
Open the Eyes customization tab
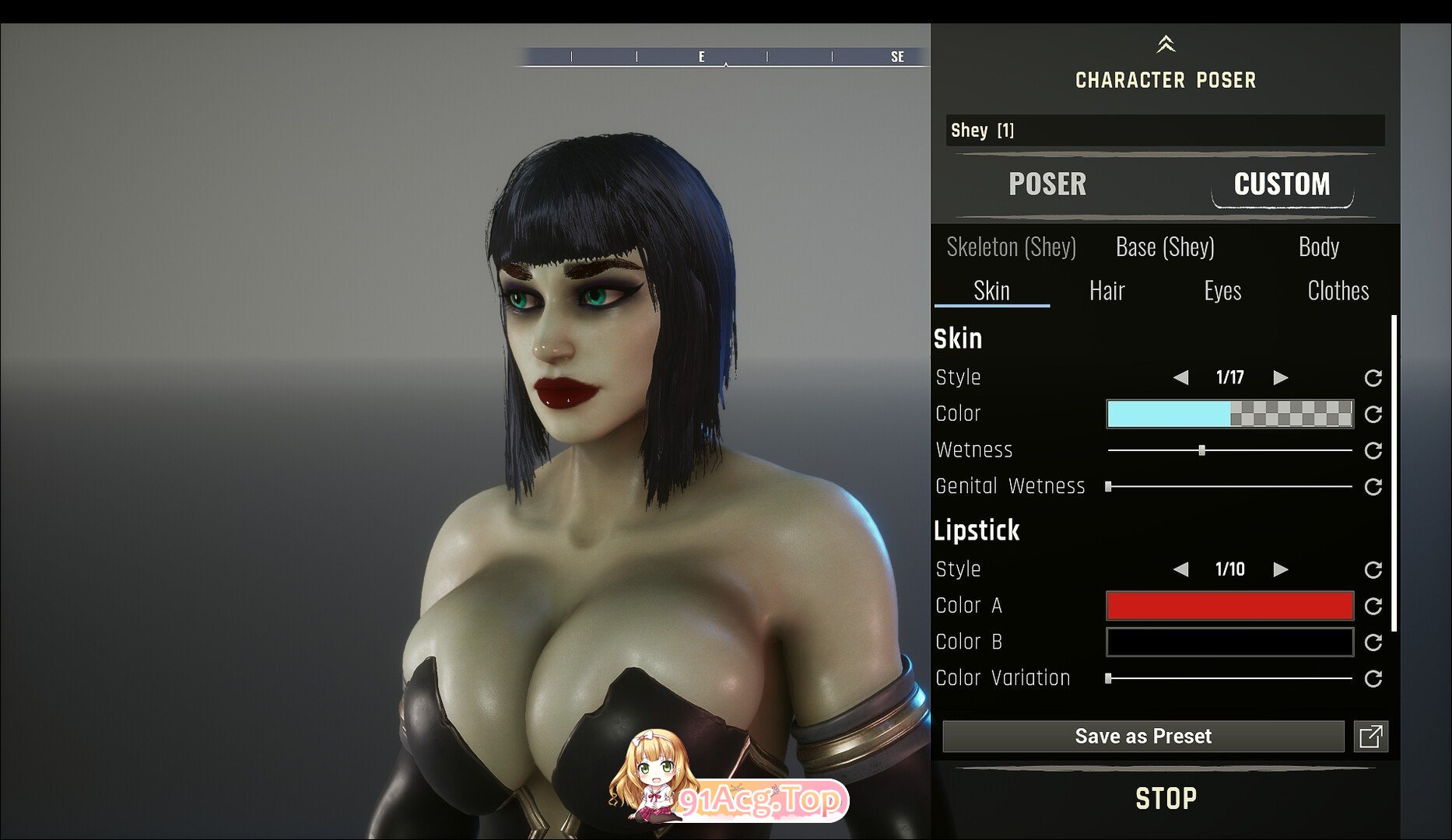1222,291
